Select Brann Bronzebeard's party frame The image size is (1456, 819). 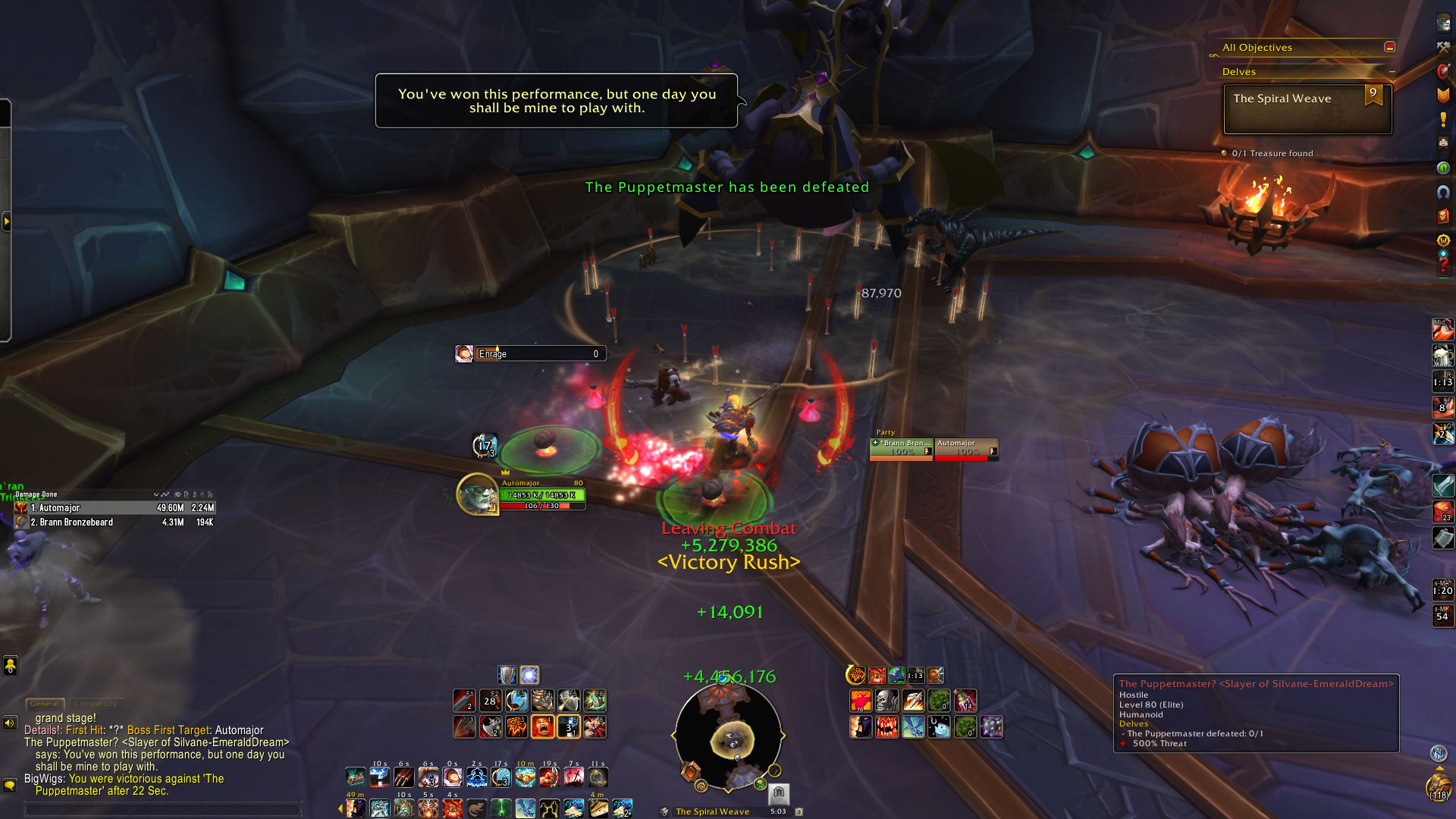901,449
